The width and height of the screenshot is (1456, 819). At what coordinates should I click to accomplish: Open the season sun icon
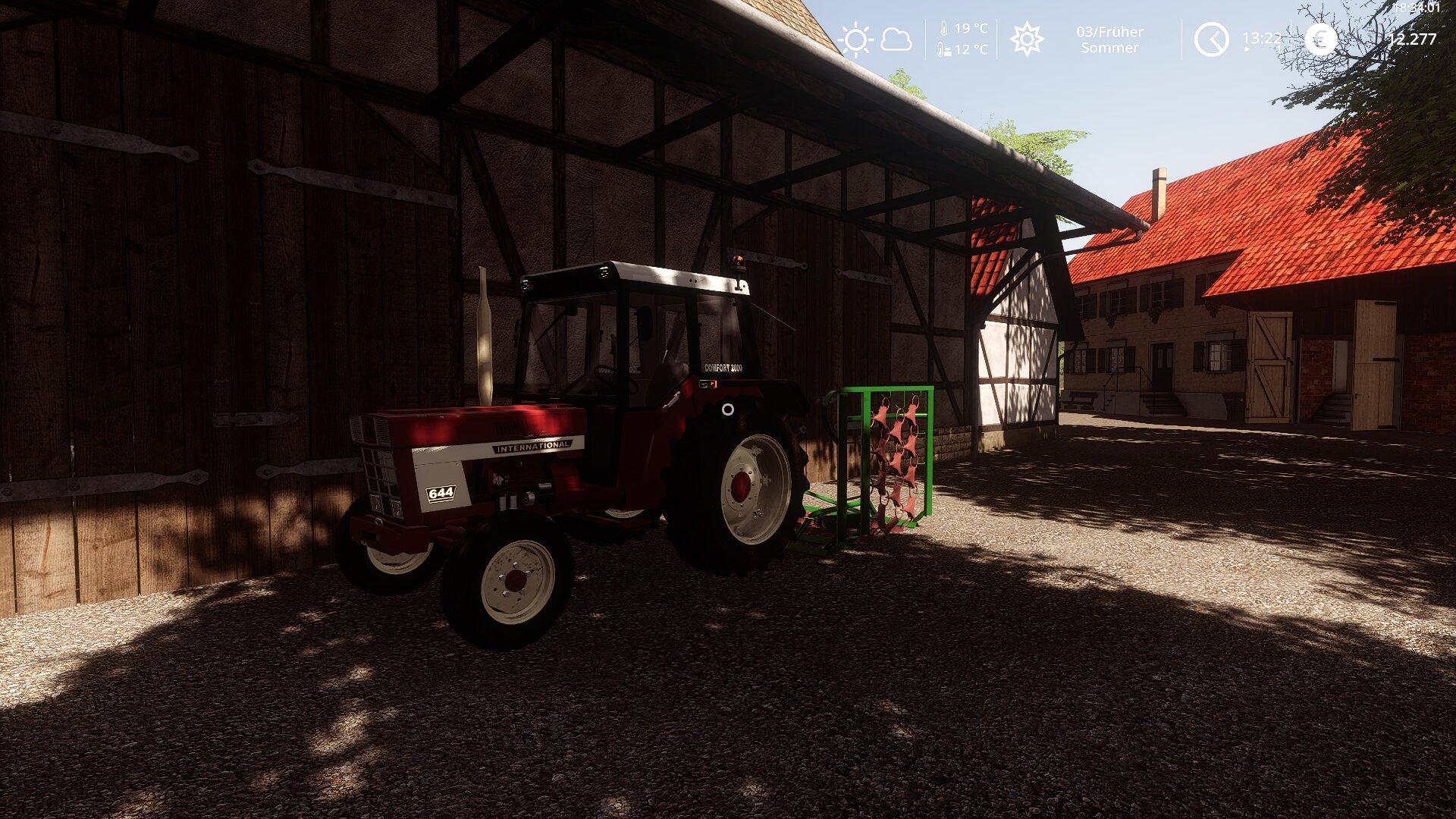coord(1027,39)
